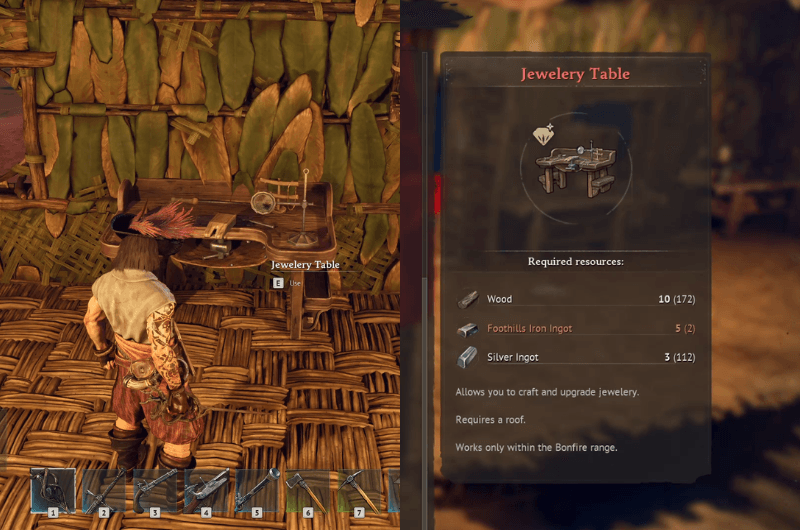
Task: Choose the pickaxe in hotbar slot 7
Action: click(359, 491)
